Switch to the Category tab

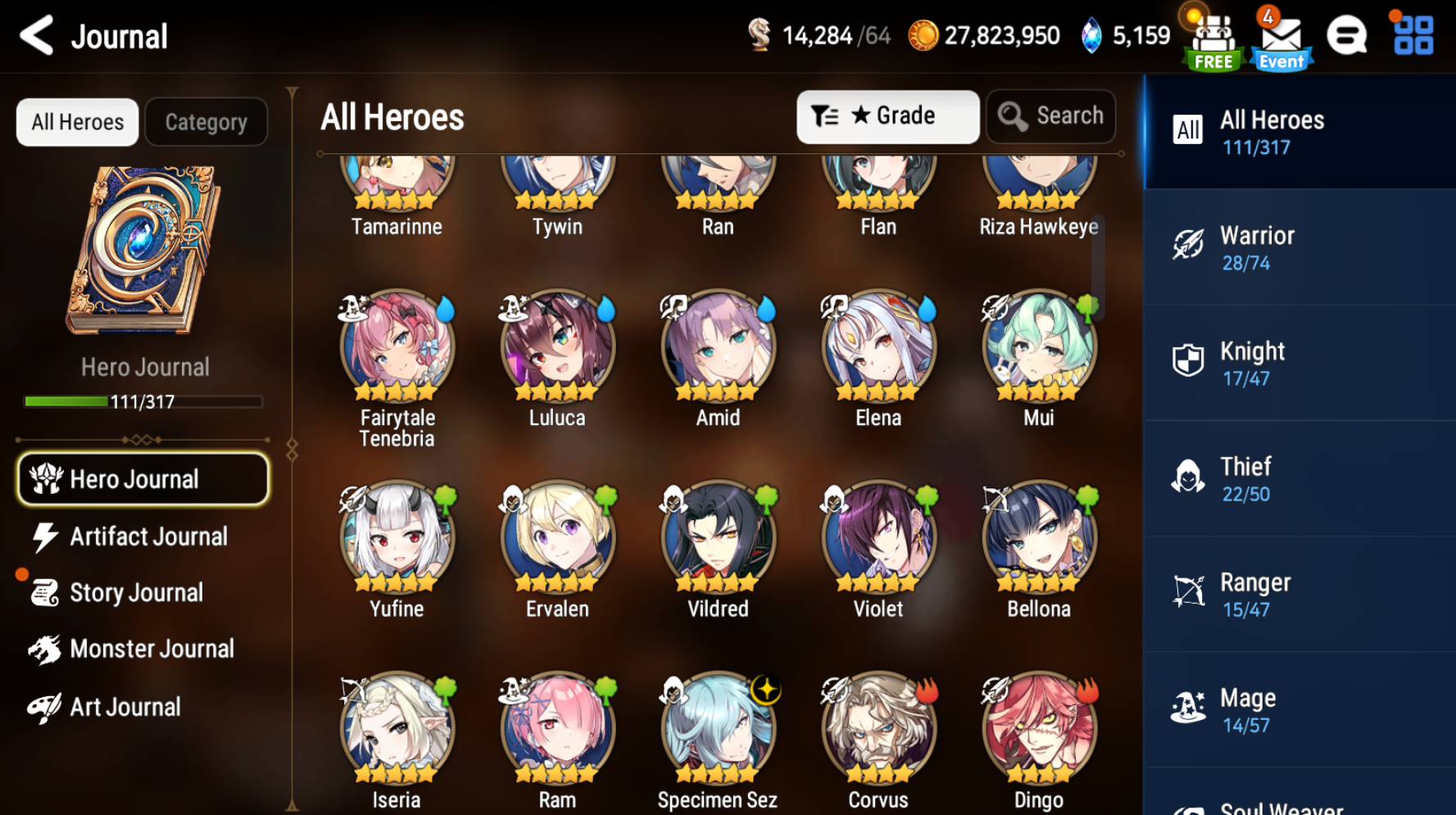206,121
